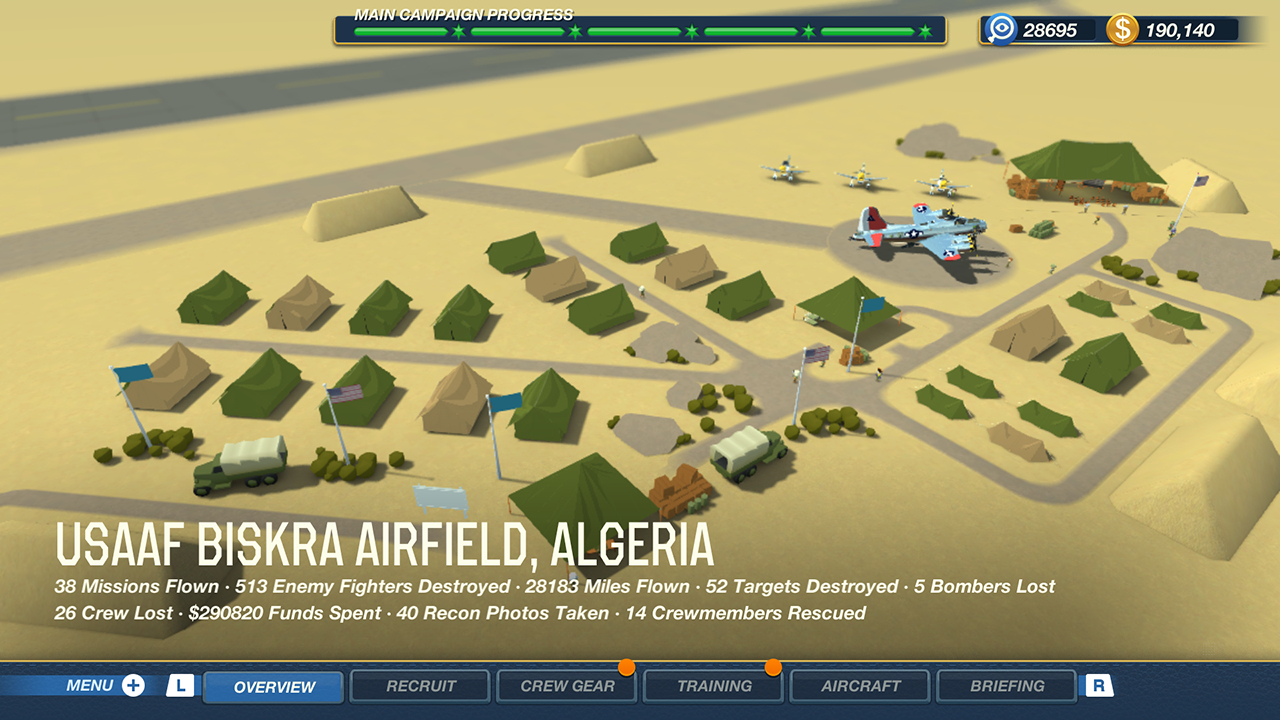Viewport: 1280px width, 720px height.
Task: Click the money total 190,140
Action: pyautogui.click(x=1180, y=30)
